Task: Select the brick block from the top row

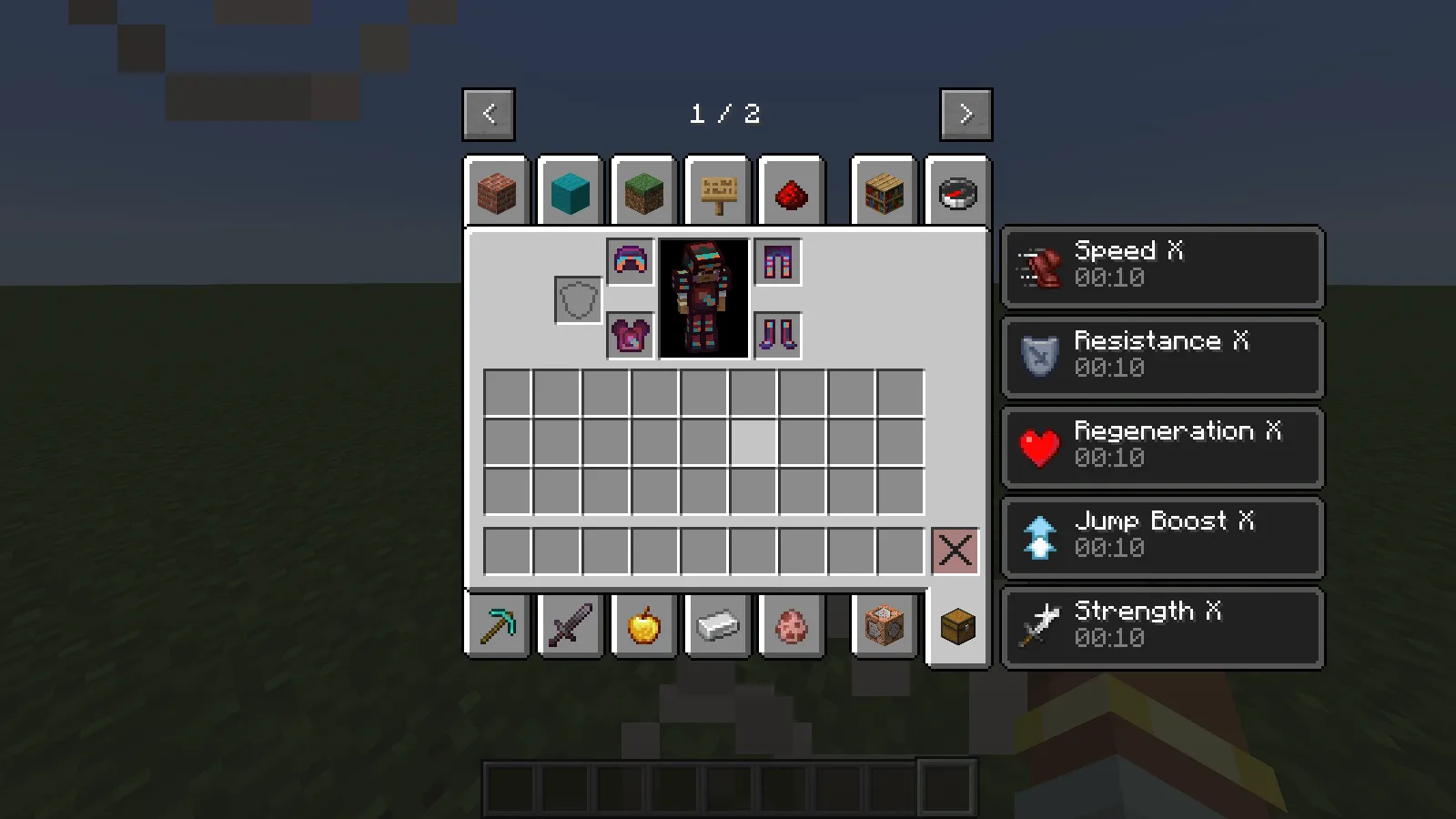Action: [x=496, y=192]
